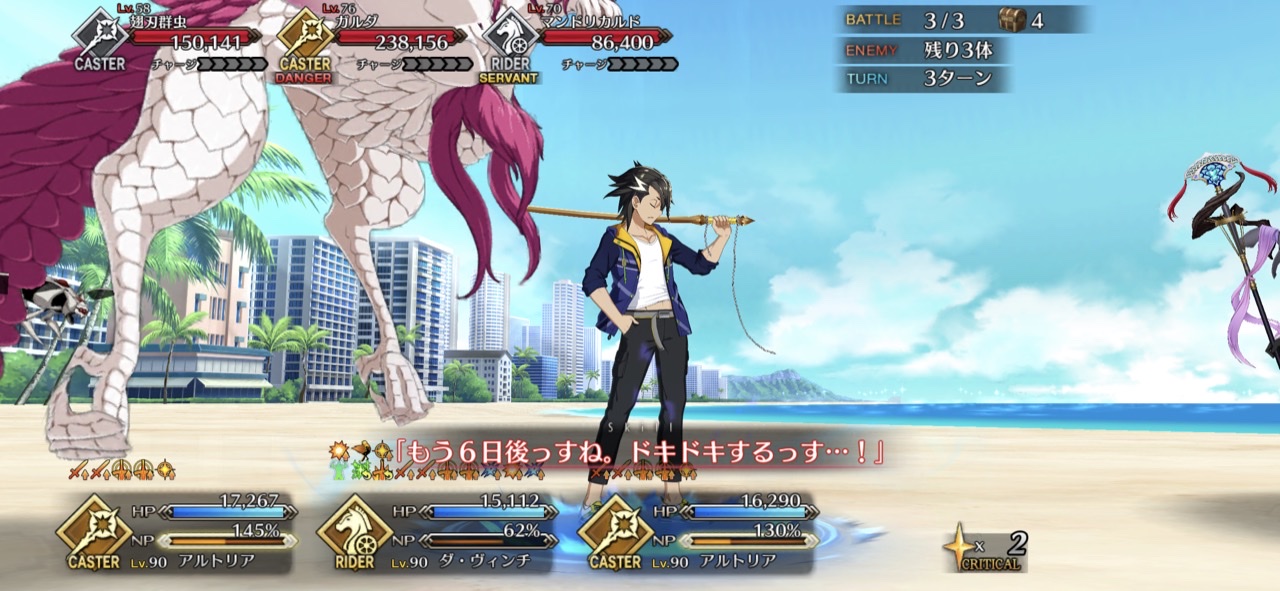This screenshot has width=1280, height=591.
Task: Target the DANGER enemy ガルダ
Action: pos(375,40)
